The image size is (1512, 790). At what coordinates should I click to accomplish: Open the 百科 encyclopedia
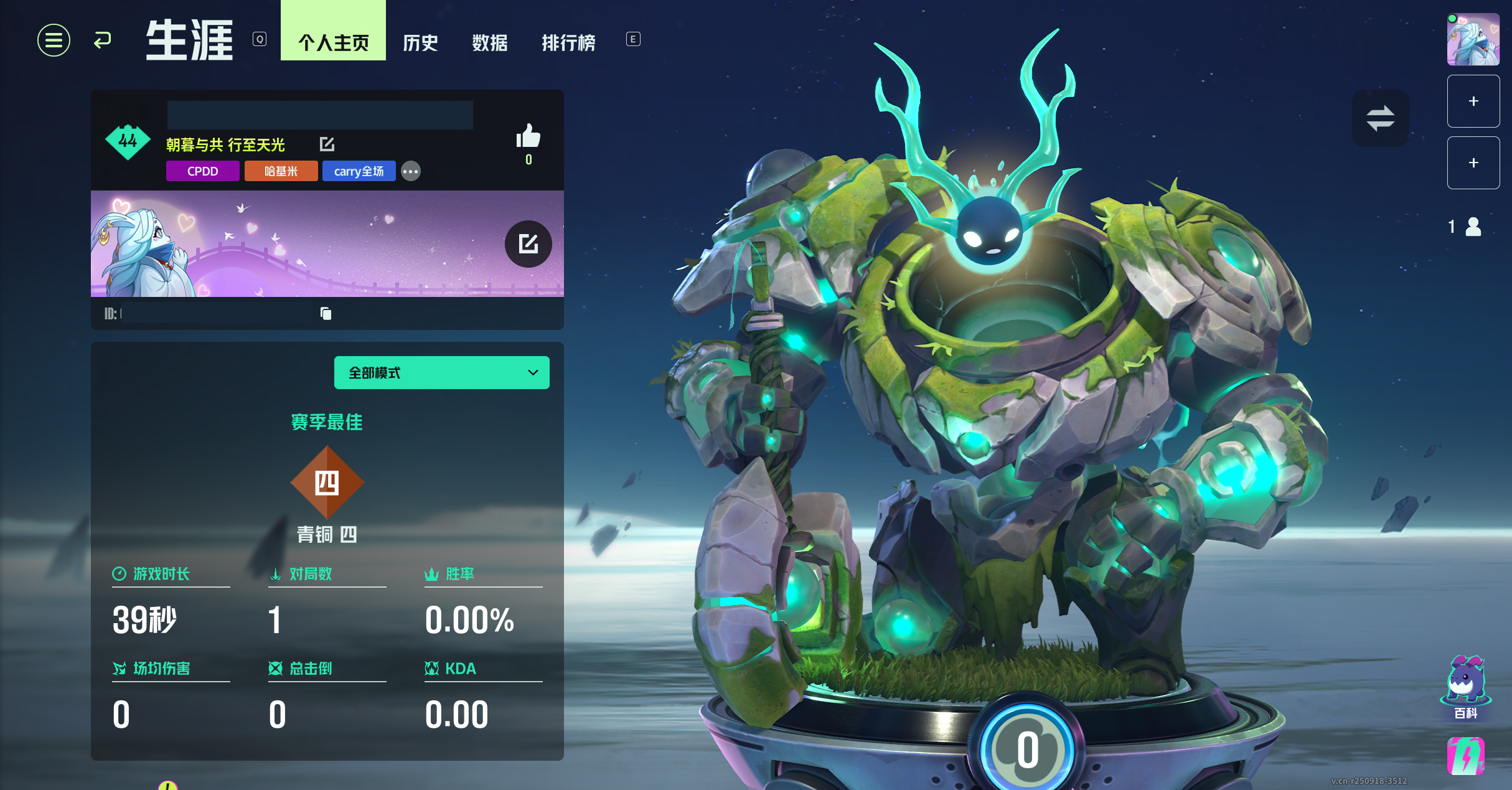click(x=1466, y=688)
